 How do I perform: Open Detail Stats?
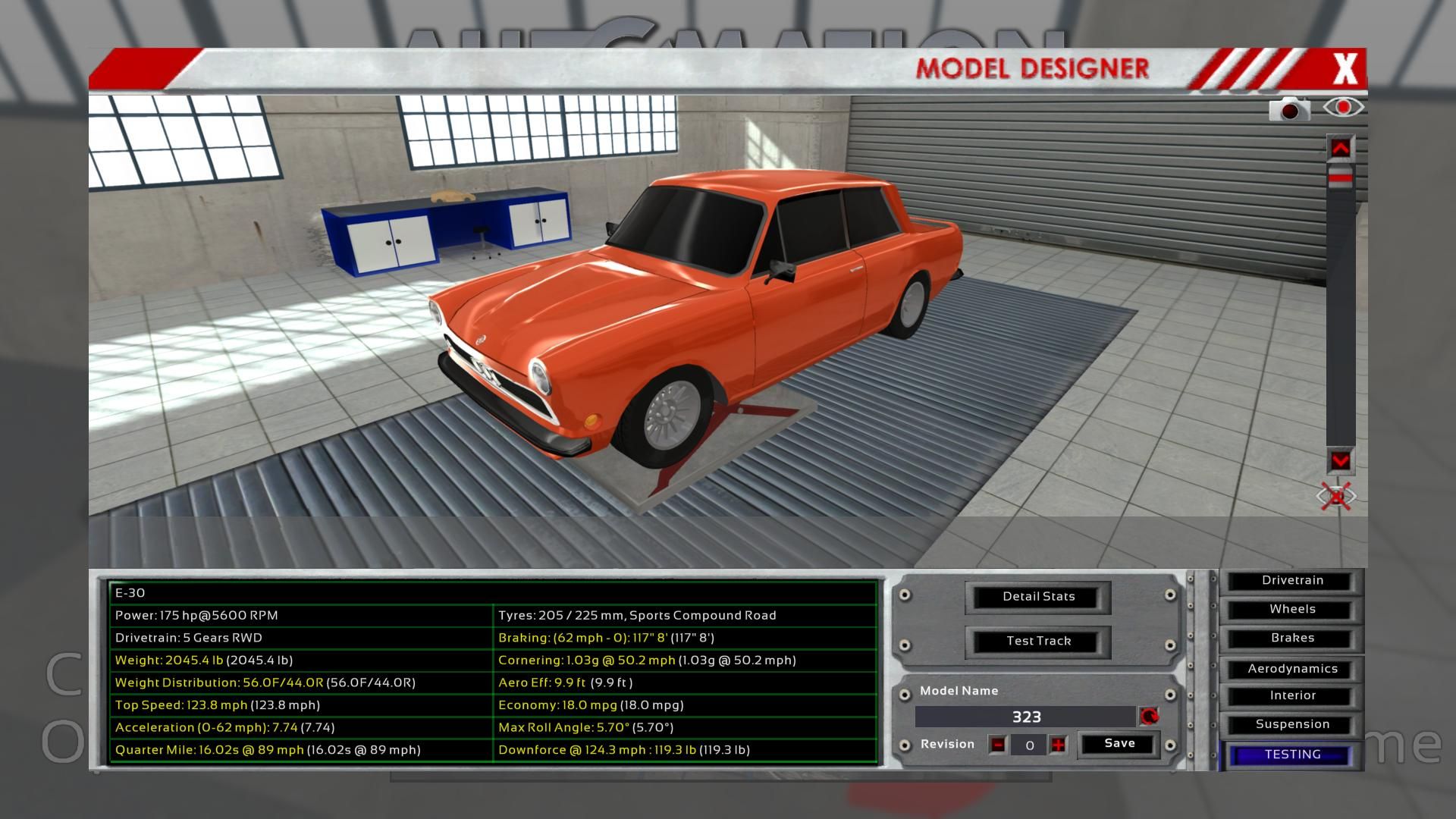coord(1038,597)
